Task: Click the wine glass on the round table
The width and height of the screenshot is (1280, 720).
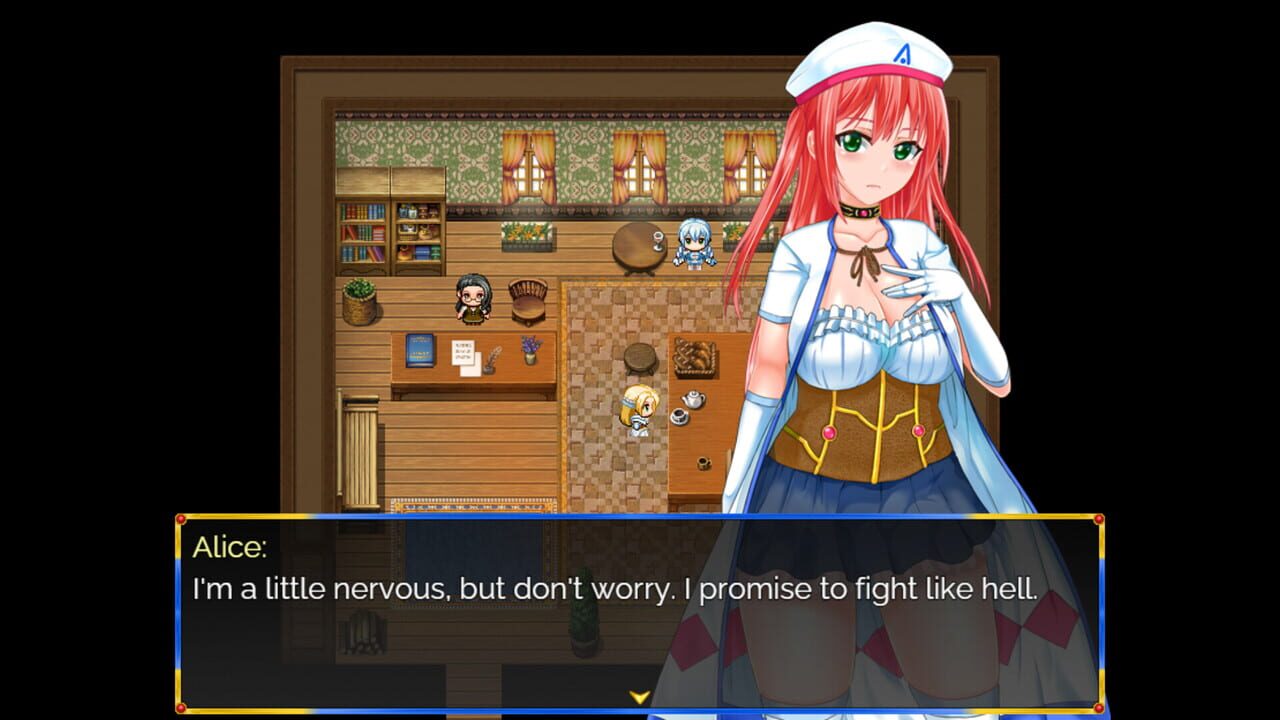Action: [658, 239]
